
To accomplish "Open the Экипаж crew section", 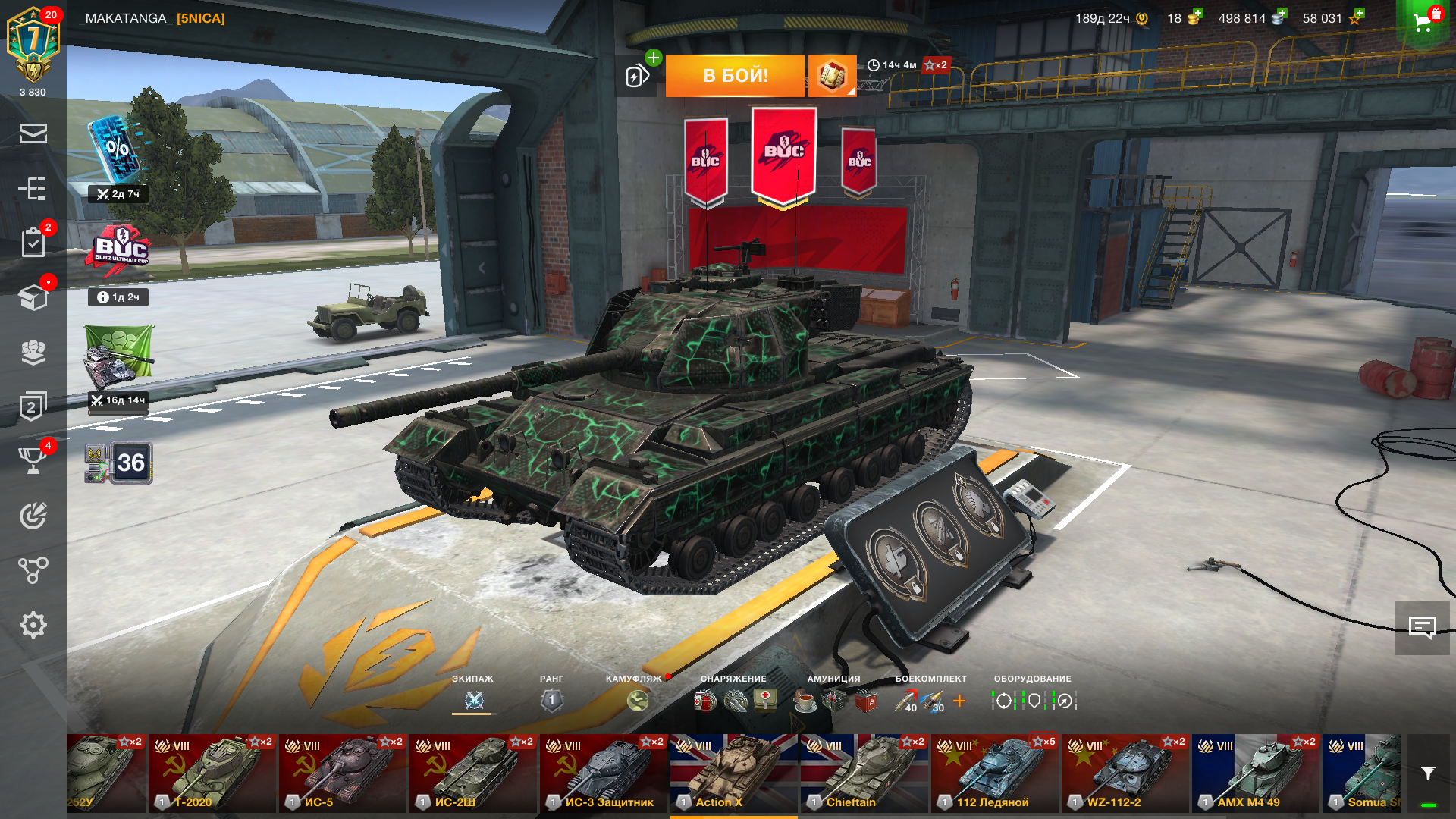I will 474,700.
